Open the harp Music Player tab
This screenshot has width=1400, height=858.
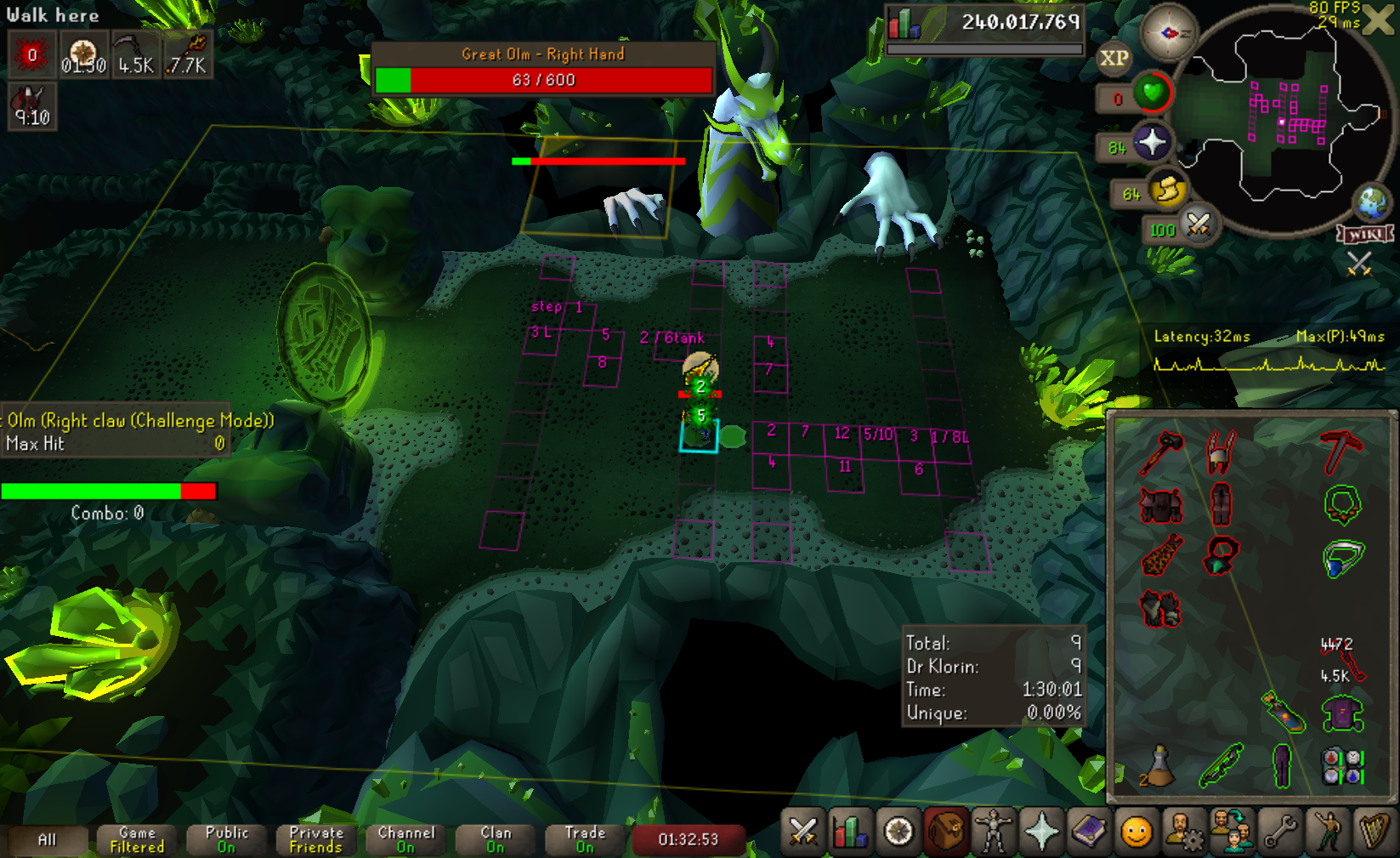click(1374, 832)
